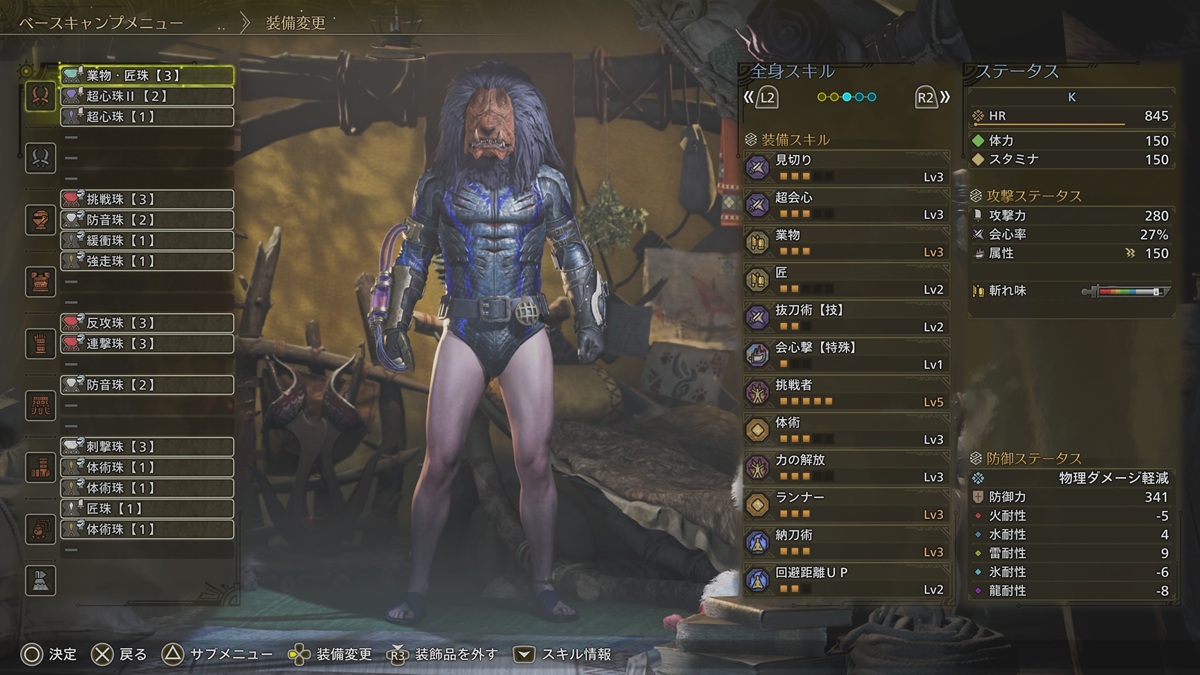View the 回避距離UP skill row
1200x675 pixels.
(x=846, y=579)
